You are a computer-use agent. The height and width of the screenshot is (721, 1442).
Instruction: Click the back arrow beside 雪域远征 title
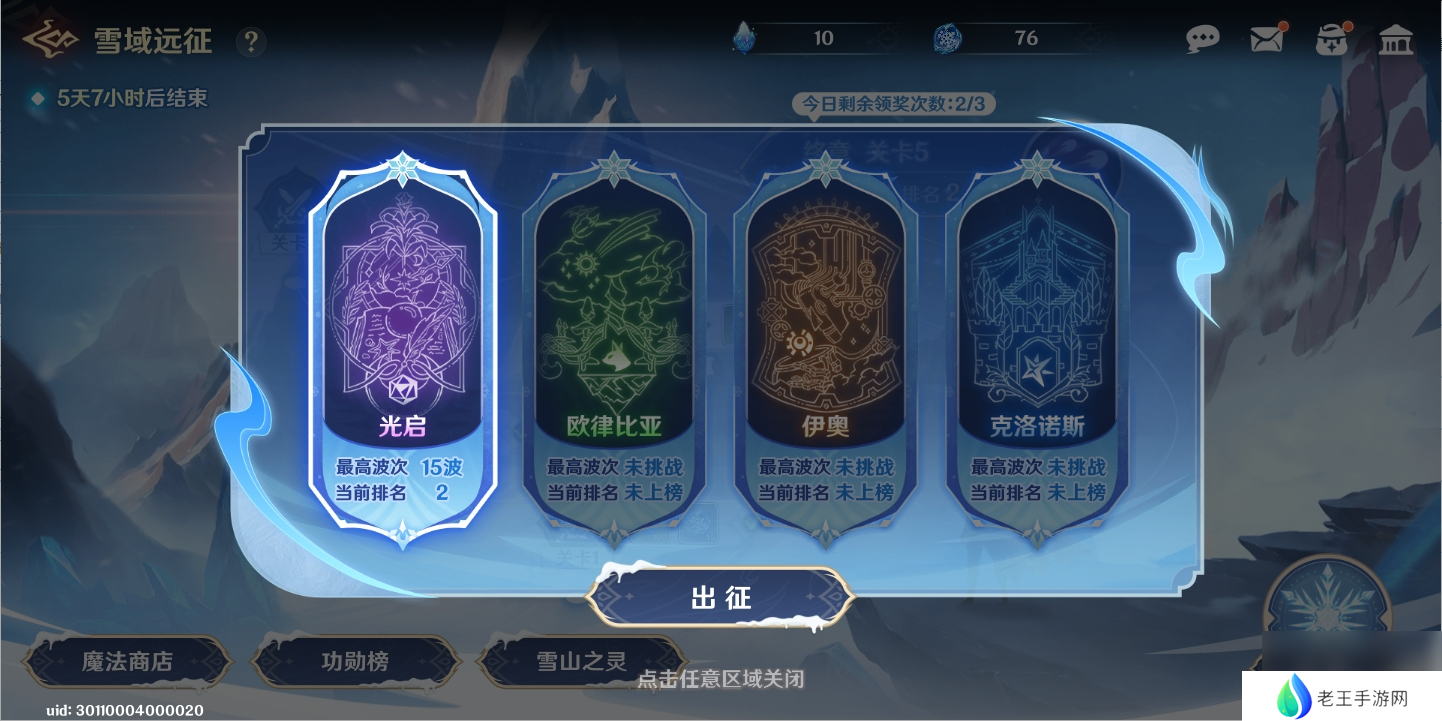pyautogui.click(x=51, y=38)
